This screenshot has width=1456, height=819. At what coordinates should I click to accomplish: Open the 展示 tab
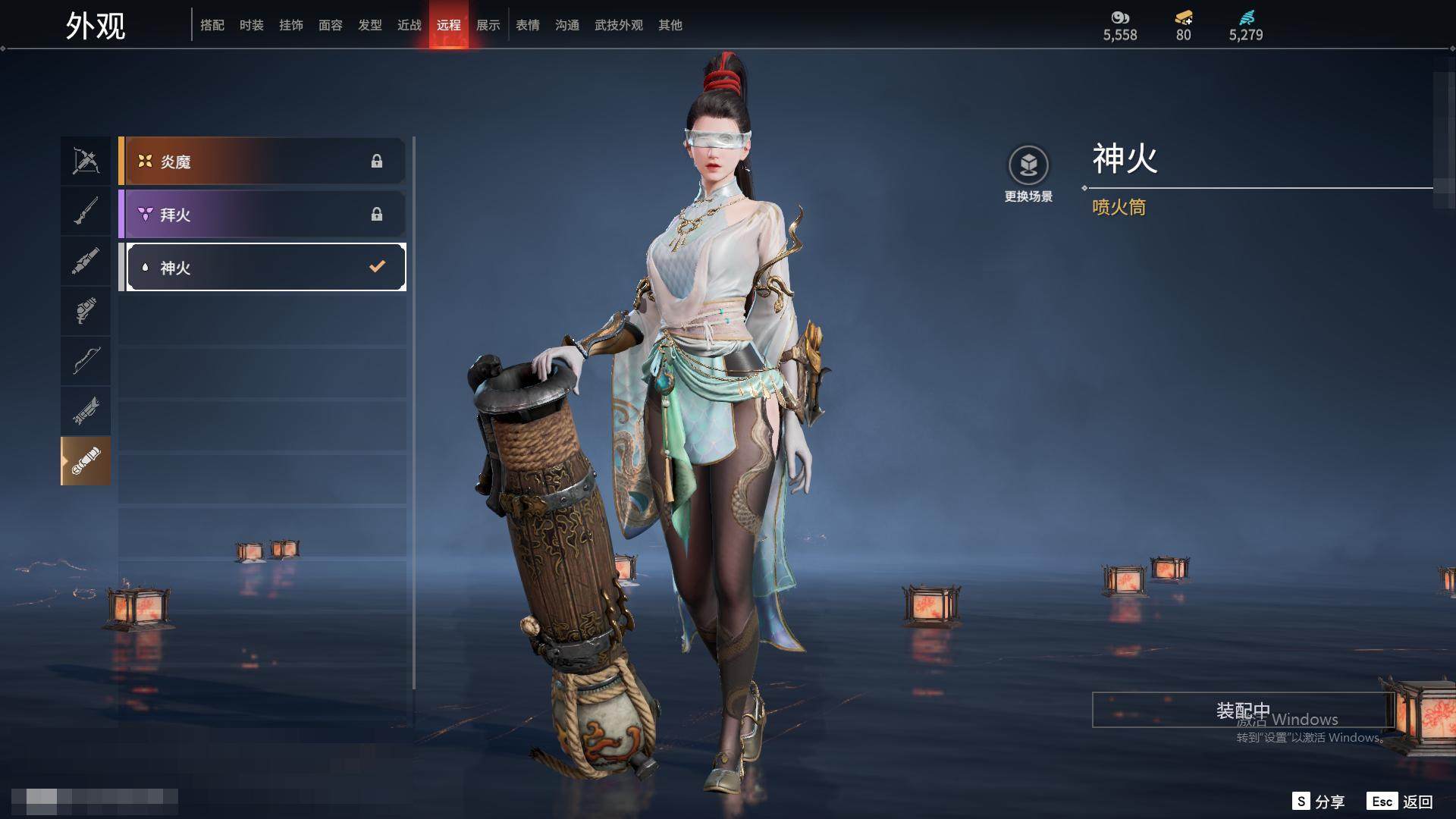click(x=488, y=25)
